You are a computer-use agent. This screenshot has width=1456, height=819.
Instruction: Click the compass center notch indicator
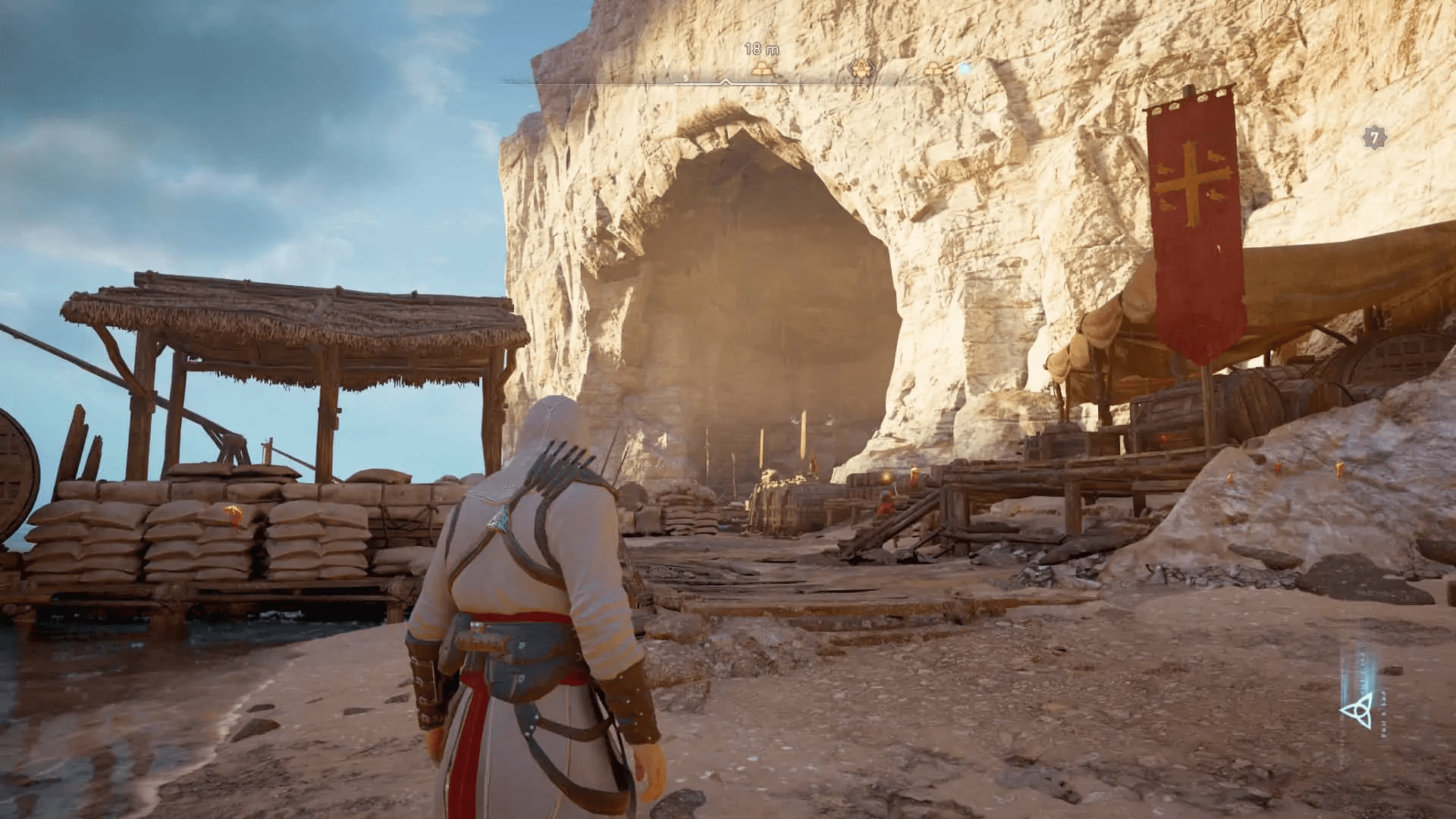(x=726, y=80)
